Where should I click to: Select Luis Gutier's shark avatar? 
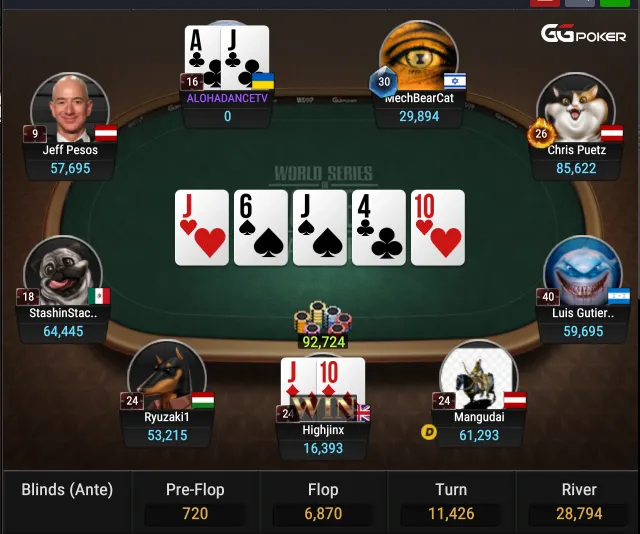click(582, 273)
